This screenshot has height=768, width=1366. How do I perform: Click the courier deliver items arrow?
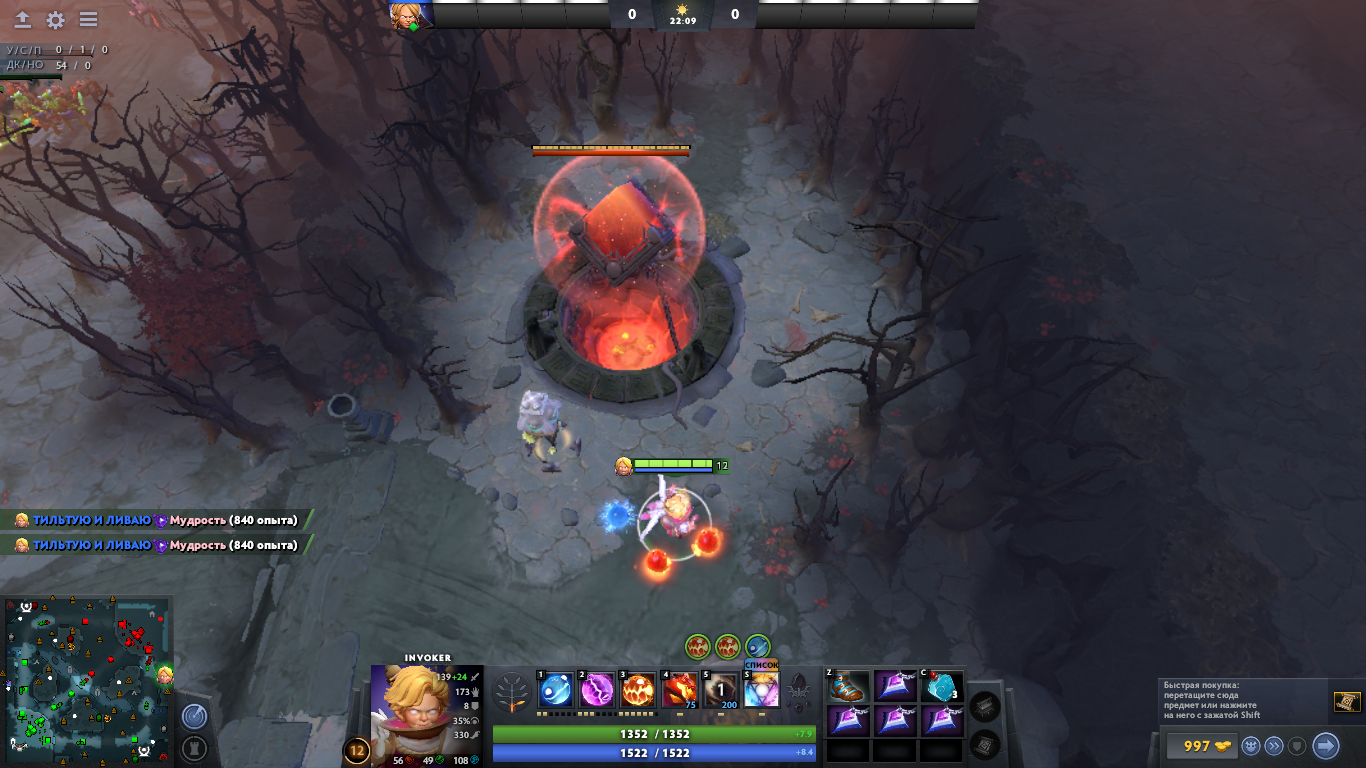pos(1325,746)
